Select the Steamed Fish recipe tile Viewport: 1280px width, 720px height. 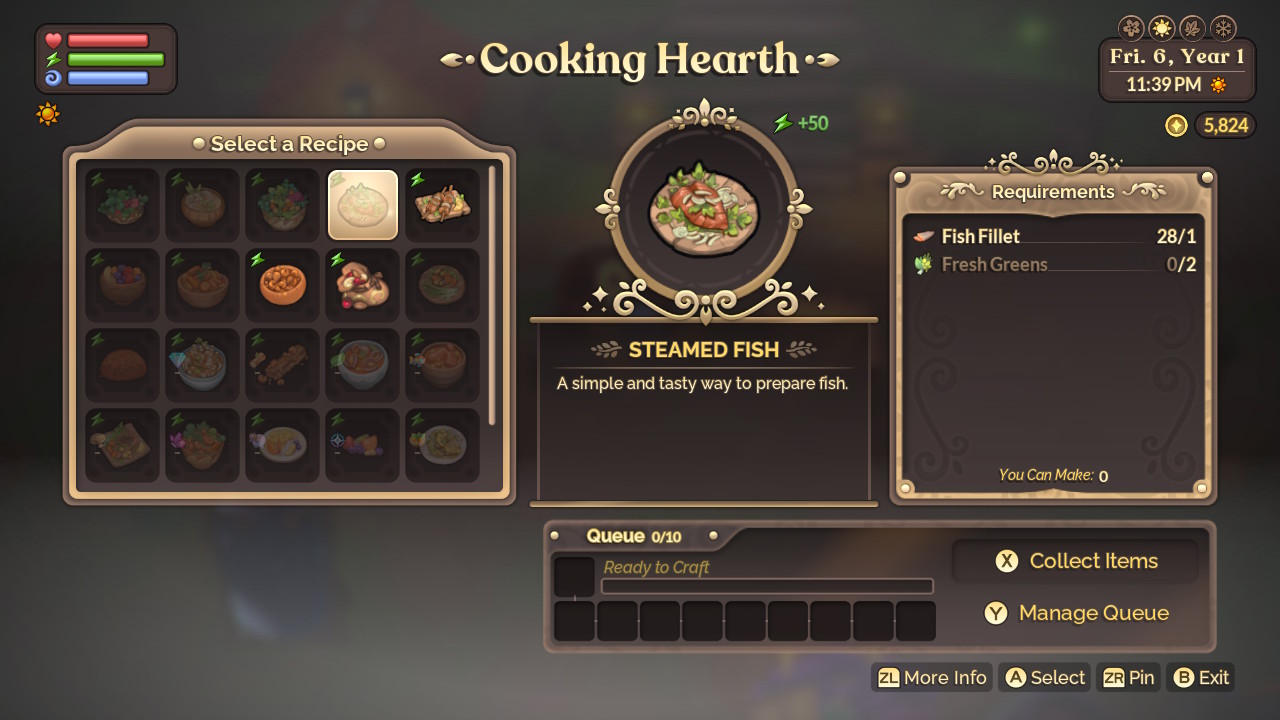tap(363, 205)
